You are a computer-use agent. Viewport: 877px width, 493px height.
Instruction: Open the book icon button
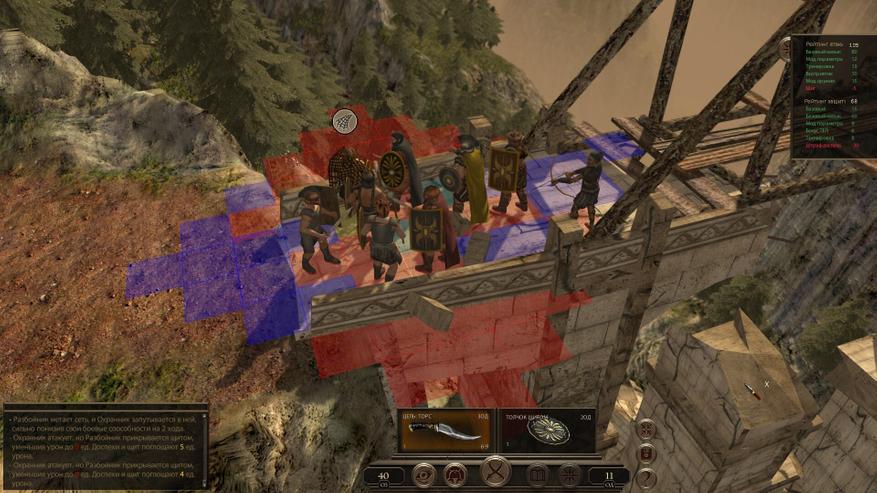[536, 475]
